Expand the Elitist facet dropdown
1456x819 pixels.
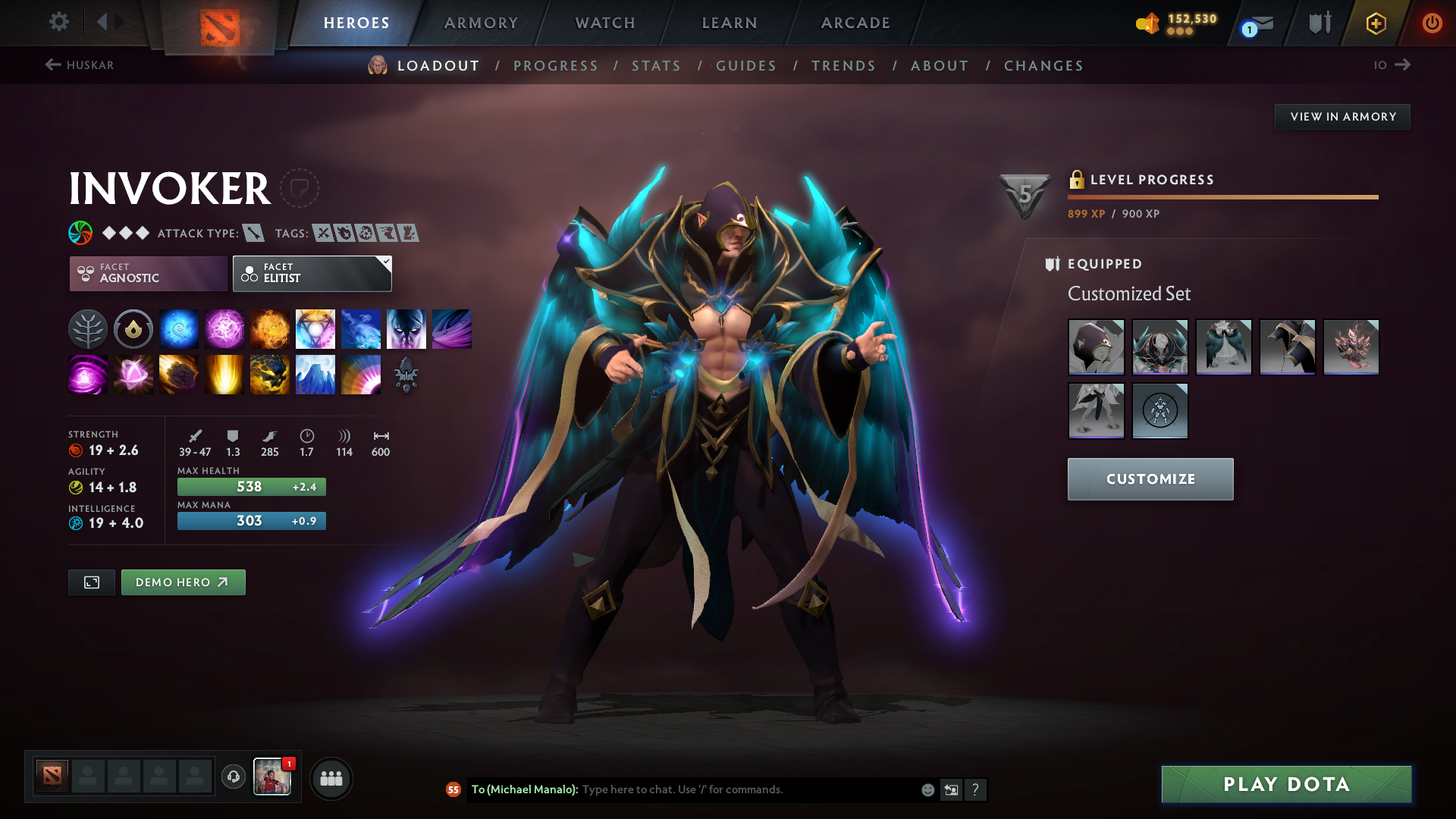(x=386, y=262)
